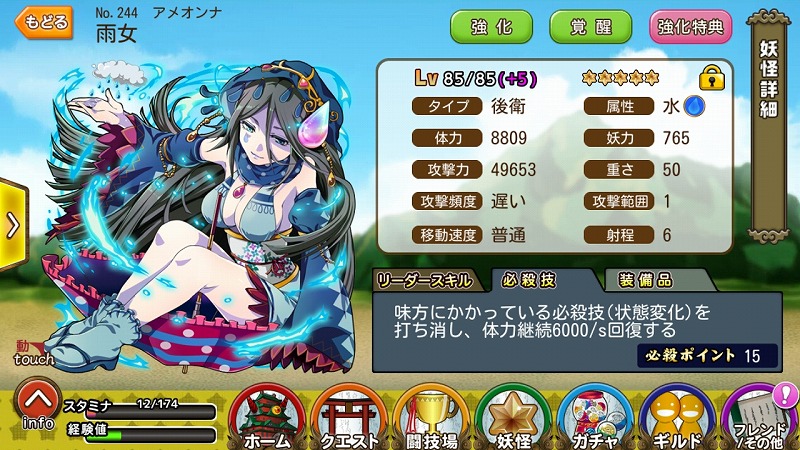Switch to the リーダースキル tab
The image size is (800, 450).
click(428, 279)
